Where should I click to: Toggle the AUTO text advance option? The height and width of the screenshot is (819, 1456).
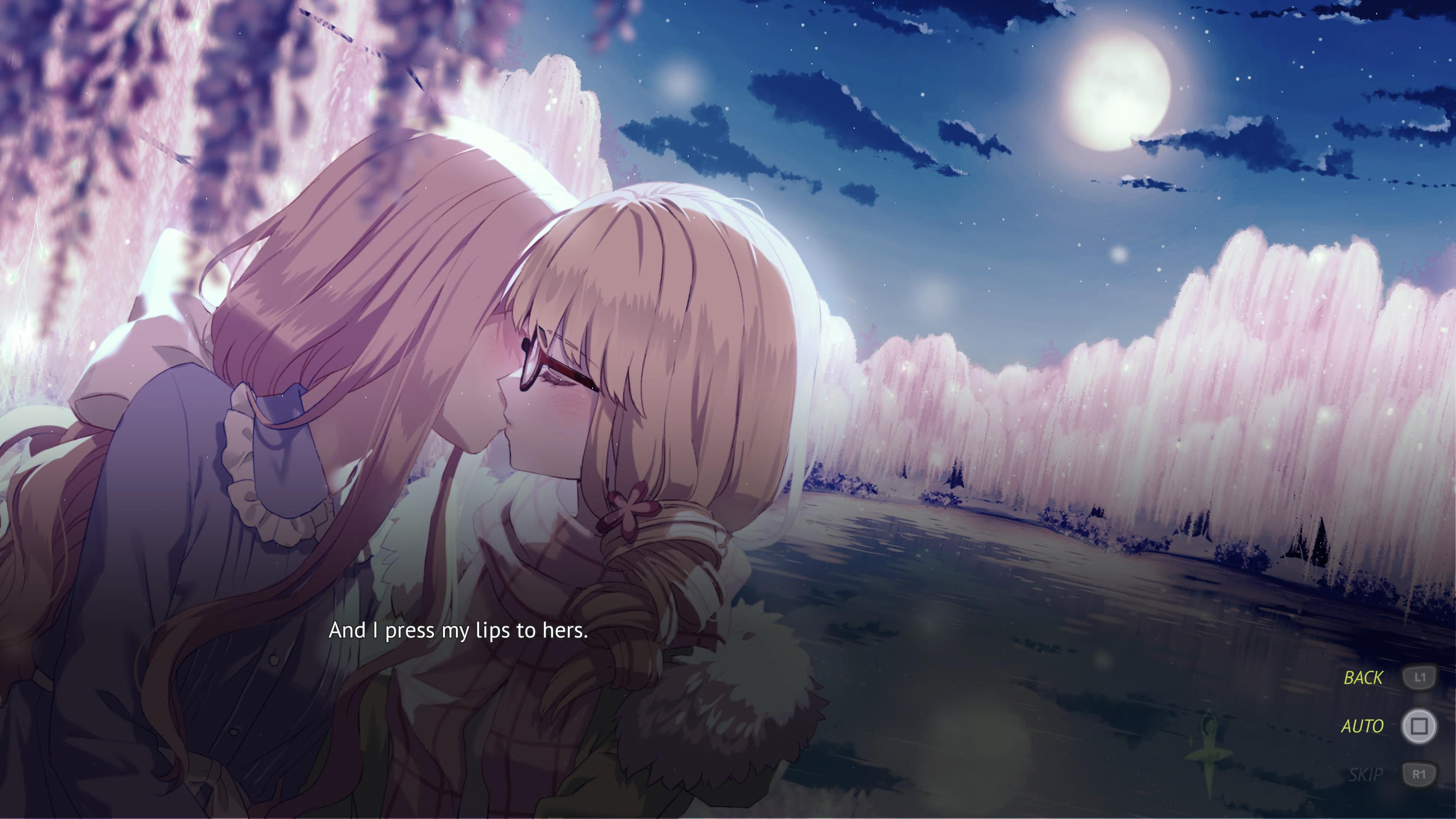point(1362,726)
